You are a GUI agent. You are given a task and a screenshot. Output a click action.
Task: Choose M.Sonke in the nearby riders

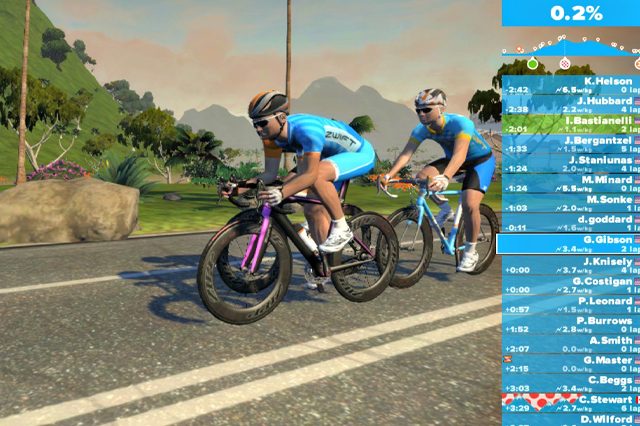pos(570,203)
